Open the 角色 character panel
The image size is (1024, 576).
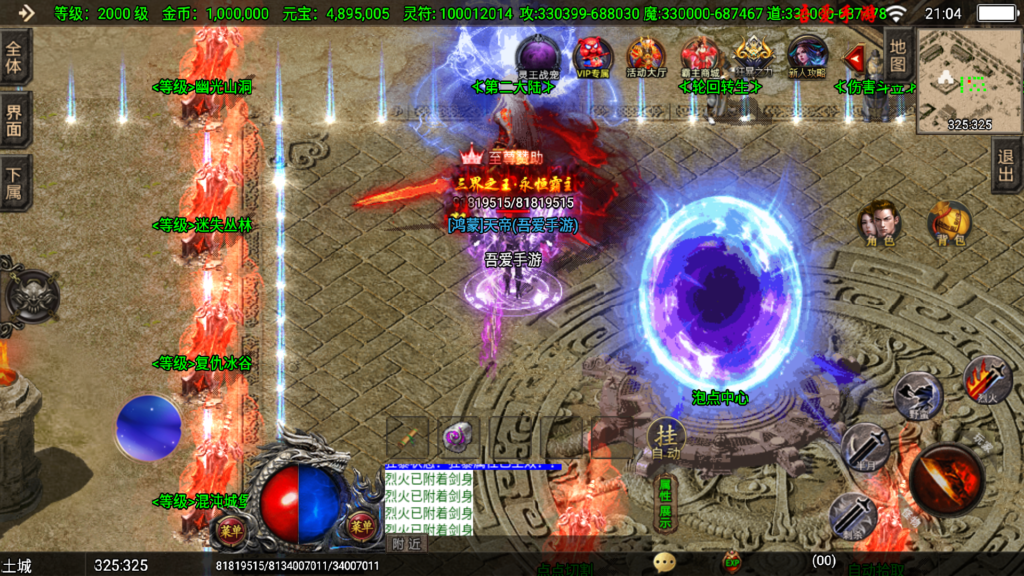click(x=881, y=223)
